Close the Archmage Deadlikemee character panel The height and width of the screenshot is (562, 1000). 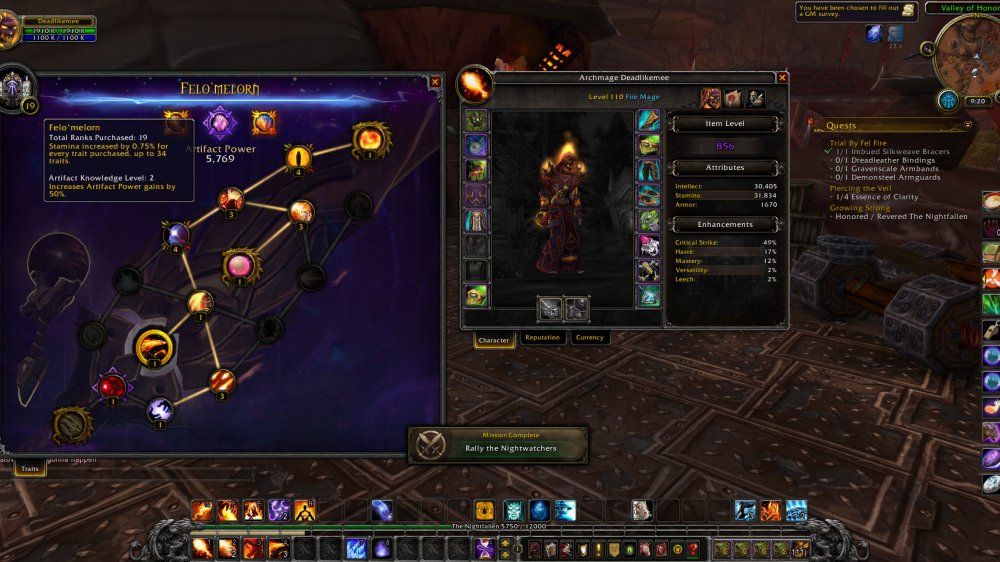782,77
